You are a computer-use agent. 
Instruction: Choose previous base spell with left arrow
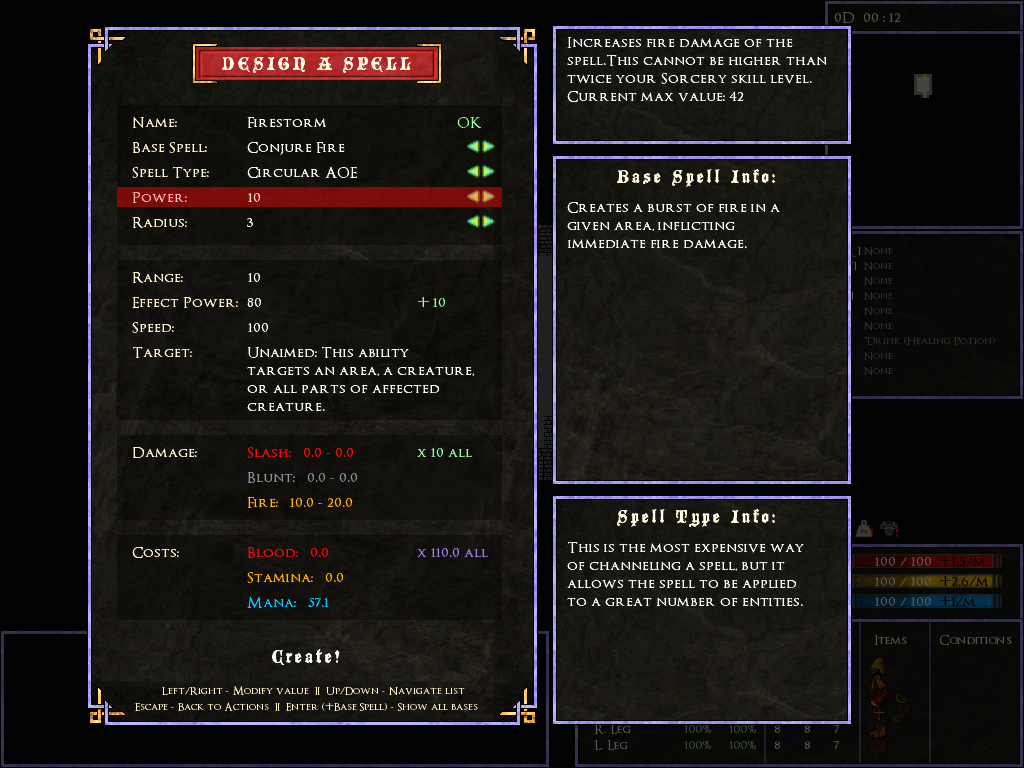[473, 147]
